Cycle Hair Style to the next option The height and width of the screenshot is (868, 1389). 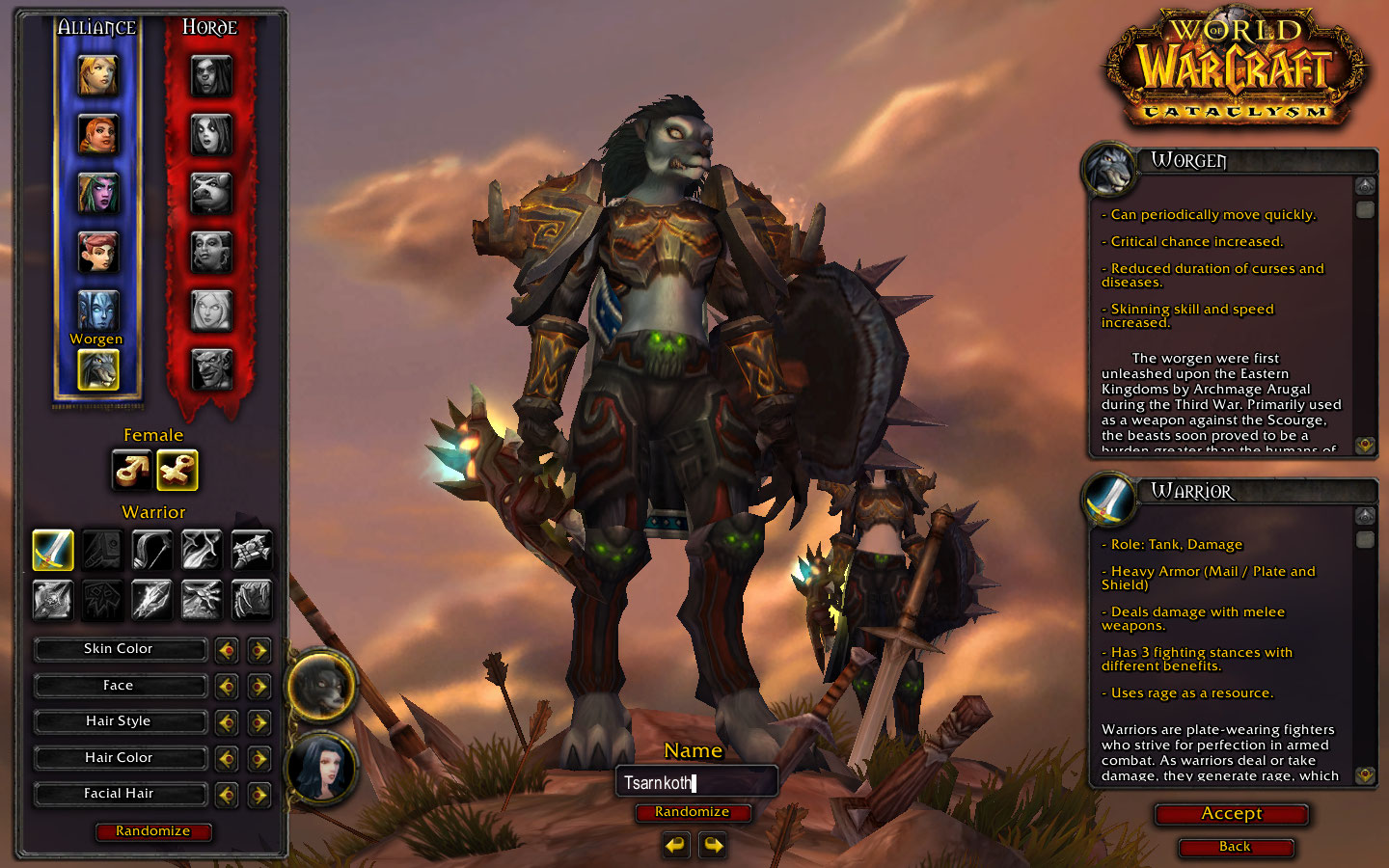click(259, 722)
